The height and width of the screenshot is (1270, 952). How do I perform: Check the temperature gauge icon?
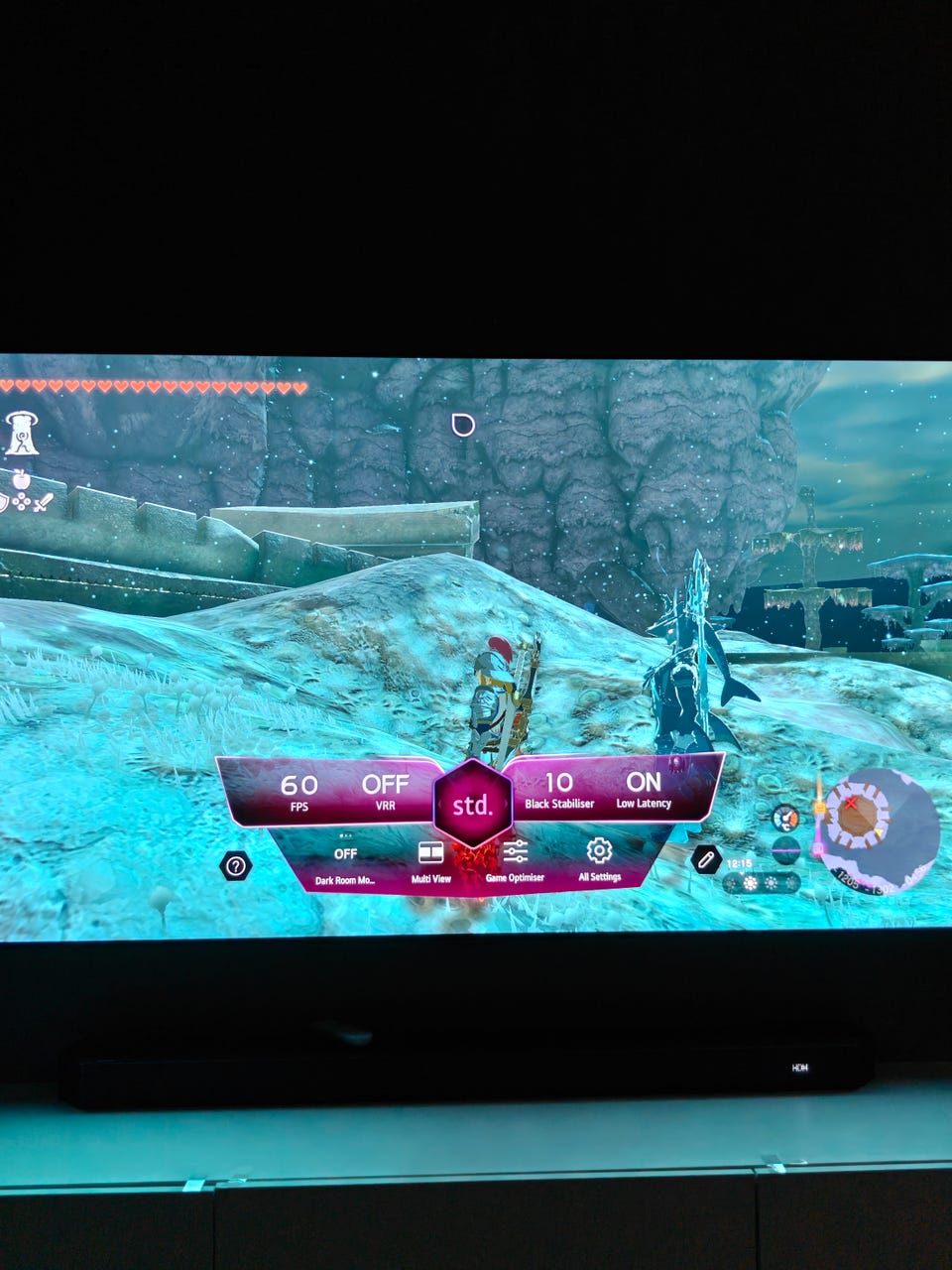[x=784, y=819]
